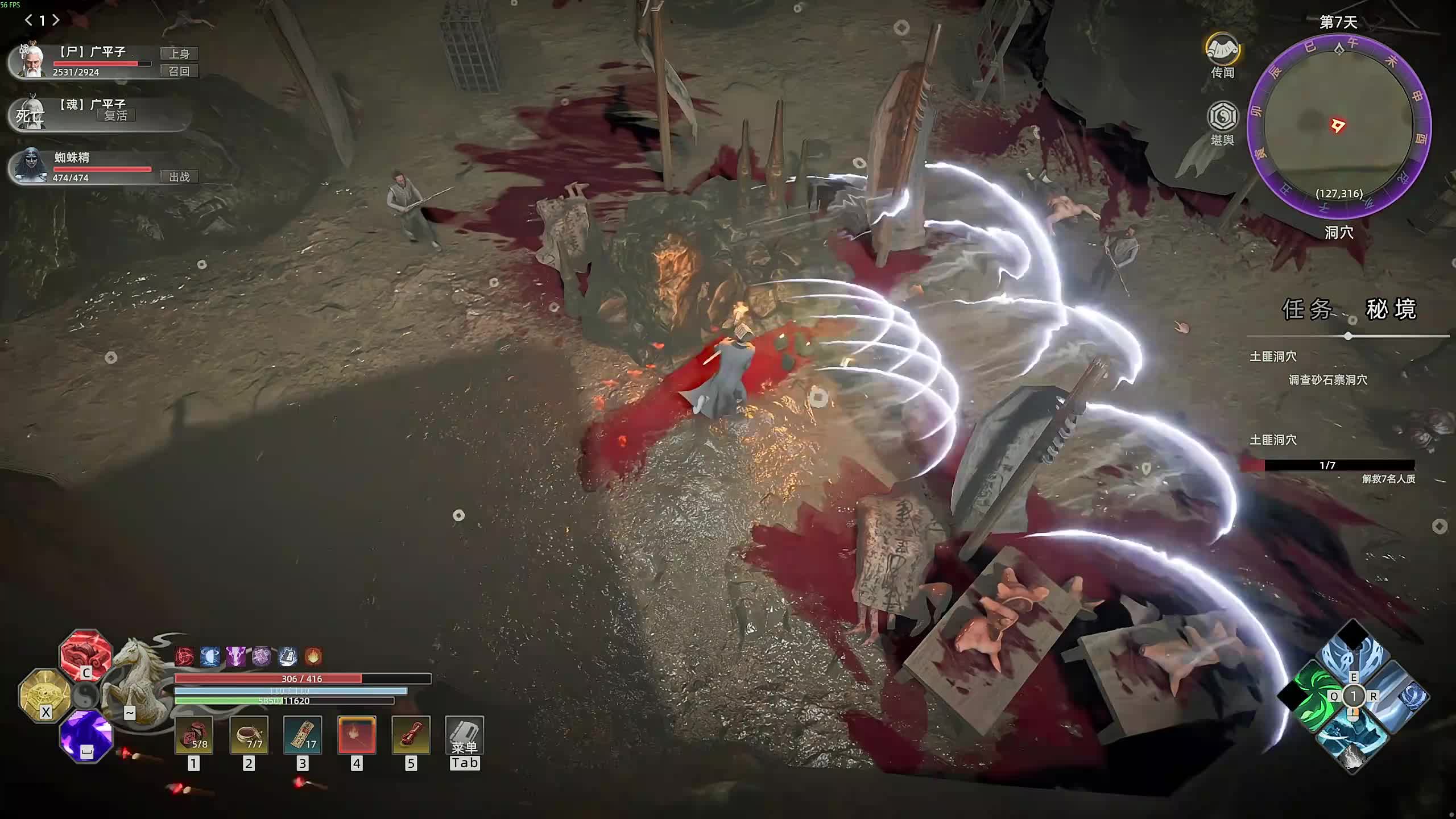Screen dimensions: 1456x819
Task: Use the bowl item showing 7/7
Action: pyautogui.click(x=249, y=735)
